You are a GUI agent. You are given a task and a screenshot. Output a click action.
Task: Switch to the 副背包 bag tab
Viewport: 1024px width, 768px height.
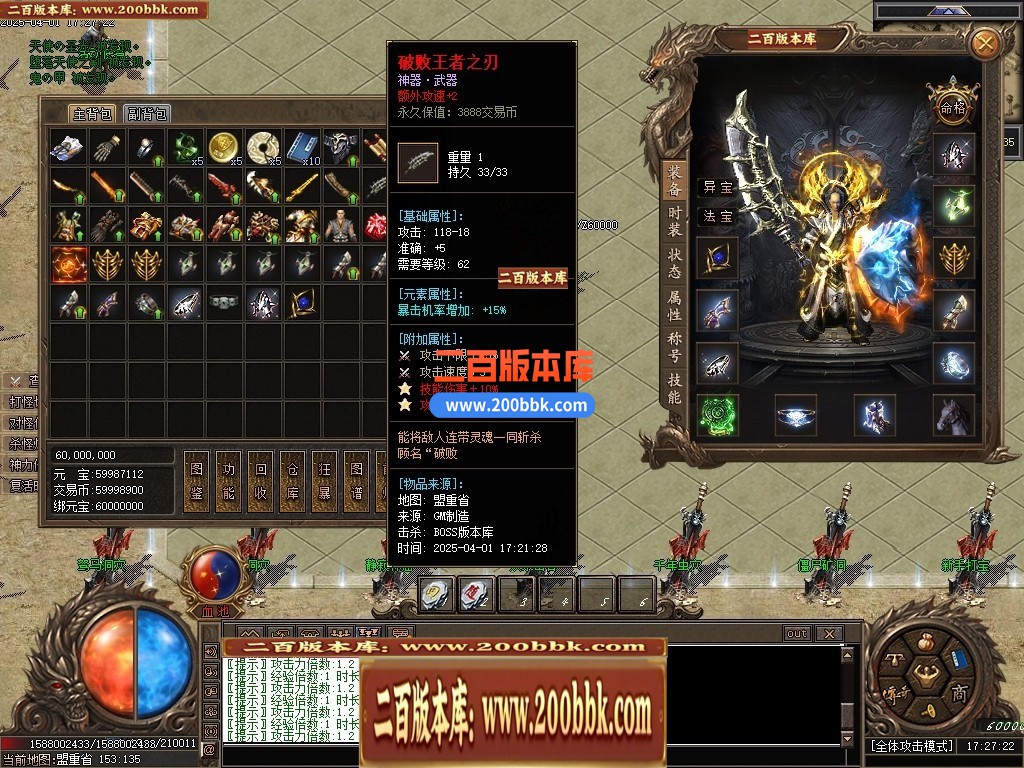point(147,114)
